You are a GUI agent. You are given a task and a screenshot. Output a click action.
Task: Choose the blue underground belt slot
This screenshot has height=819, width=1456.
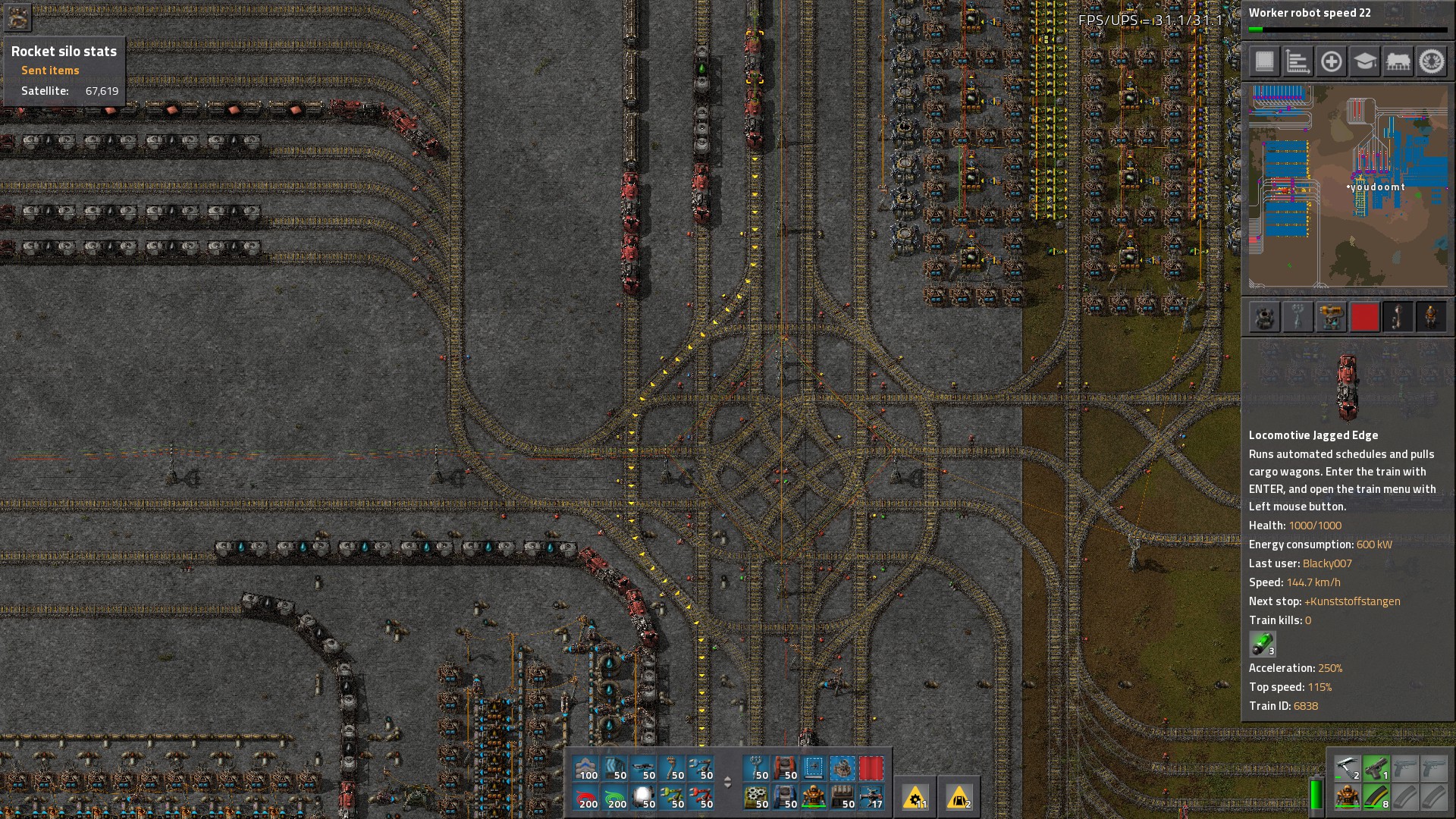[784, 797]
